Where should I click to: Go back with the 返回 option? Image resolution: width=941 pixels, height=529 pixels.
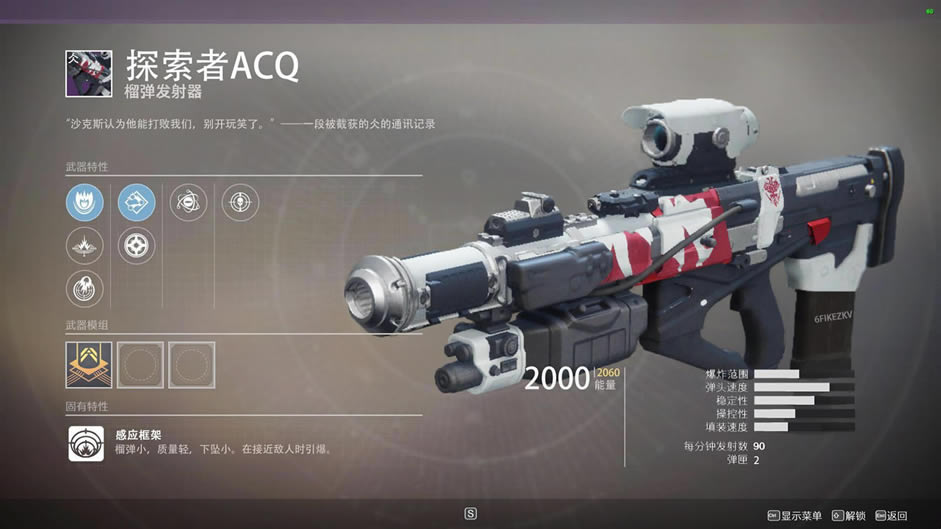(x=891, y=515)
